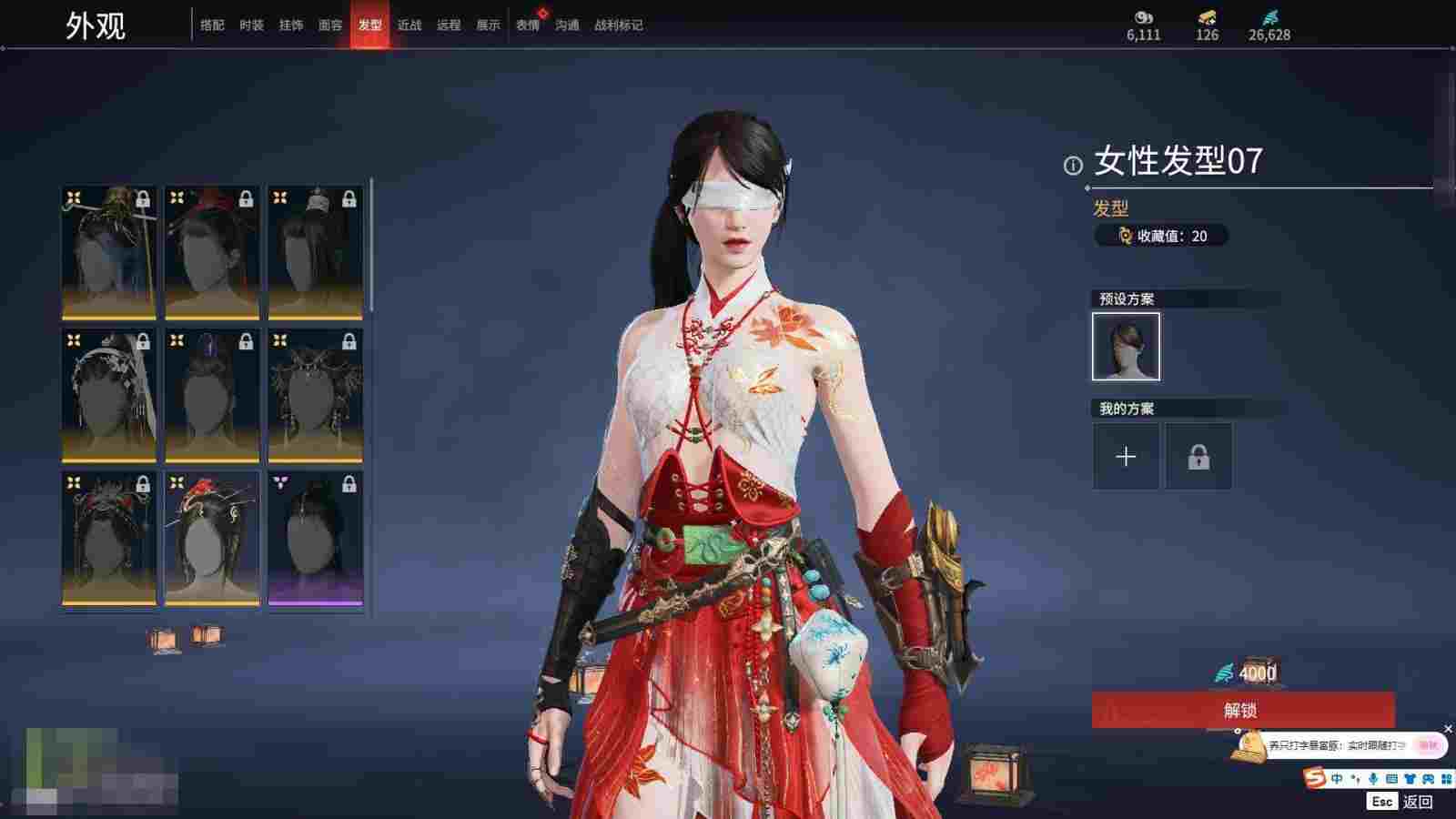Screen dimensions: 1456x819
Task: Pick the hairstyle with the white veil headdress
Action: coord(109,396)
